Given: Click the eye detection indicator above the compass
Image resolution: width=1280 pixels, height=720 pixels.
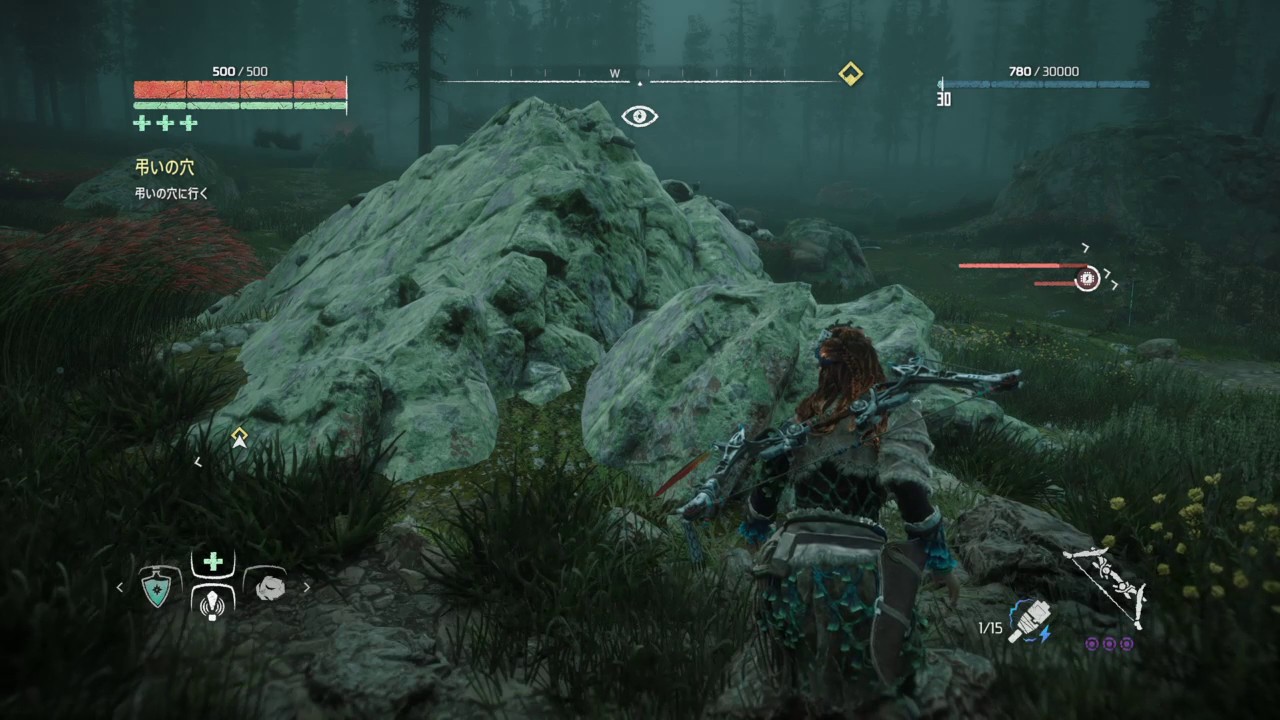Looking at the screenshot, I should click(x=639, y=117).
